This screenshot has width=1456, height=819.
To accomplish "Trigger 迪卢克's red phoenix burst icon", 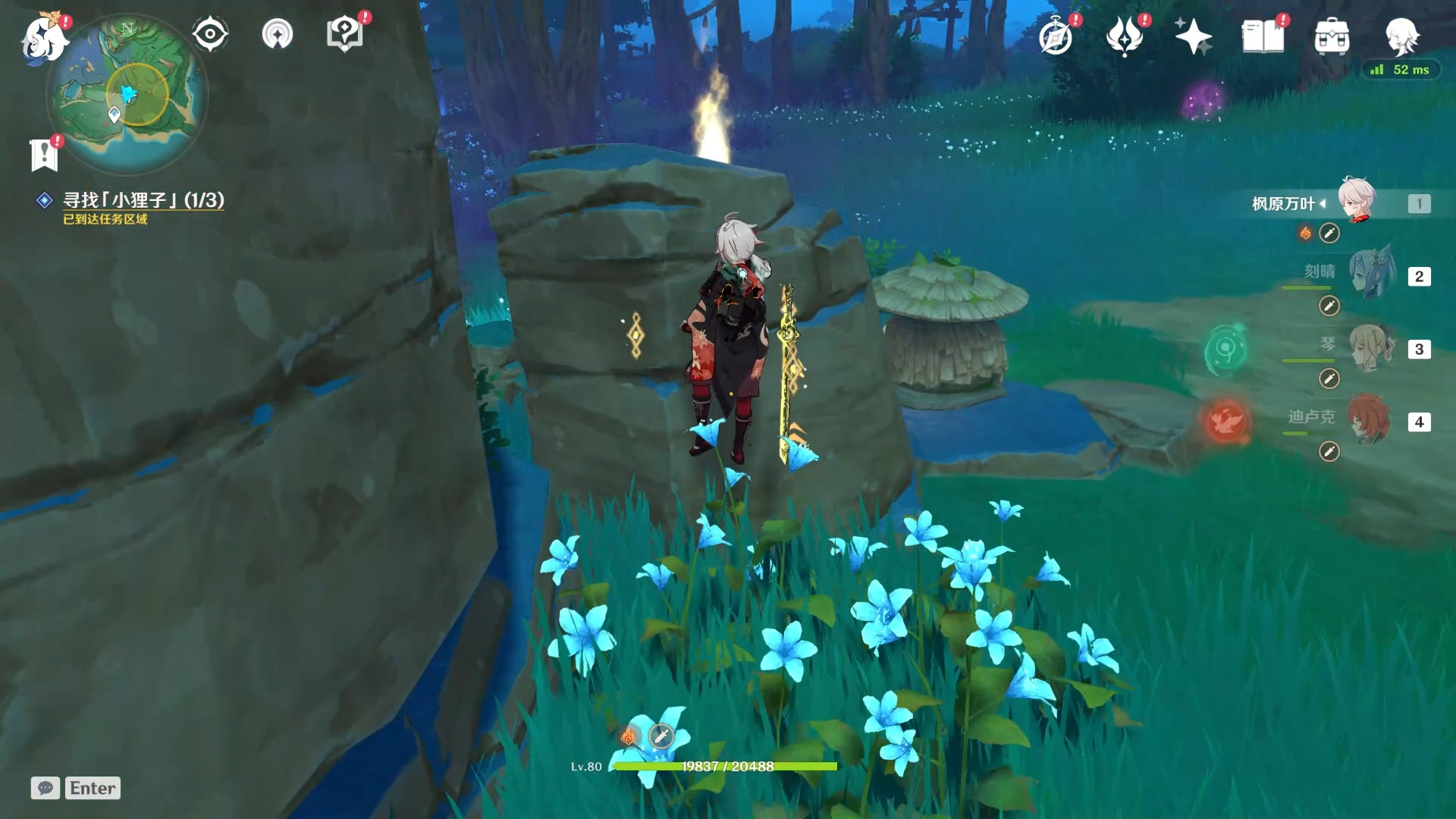I will click(x=1226, y=421).
